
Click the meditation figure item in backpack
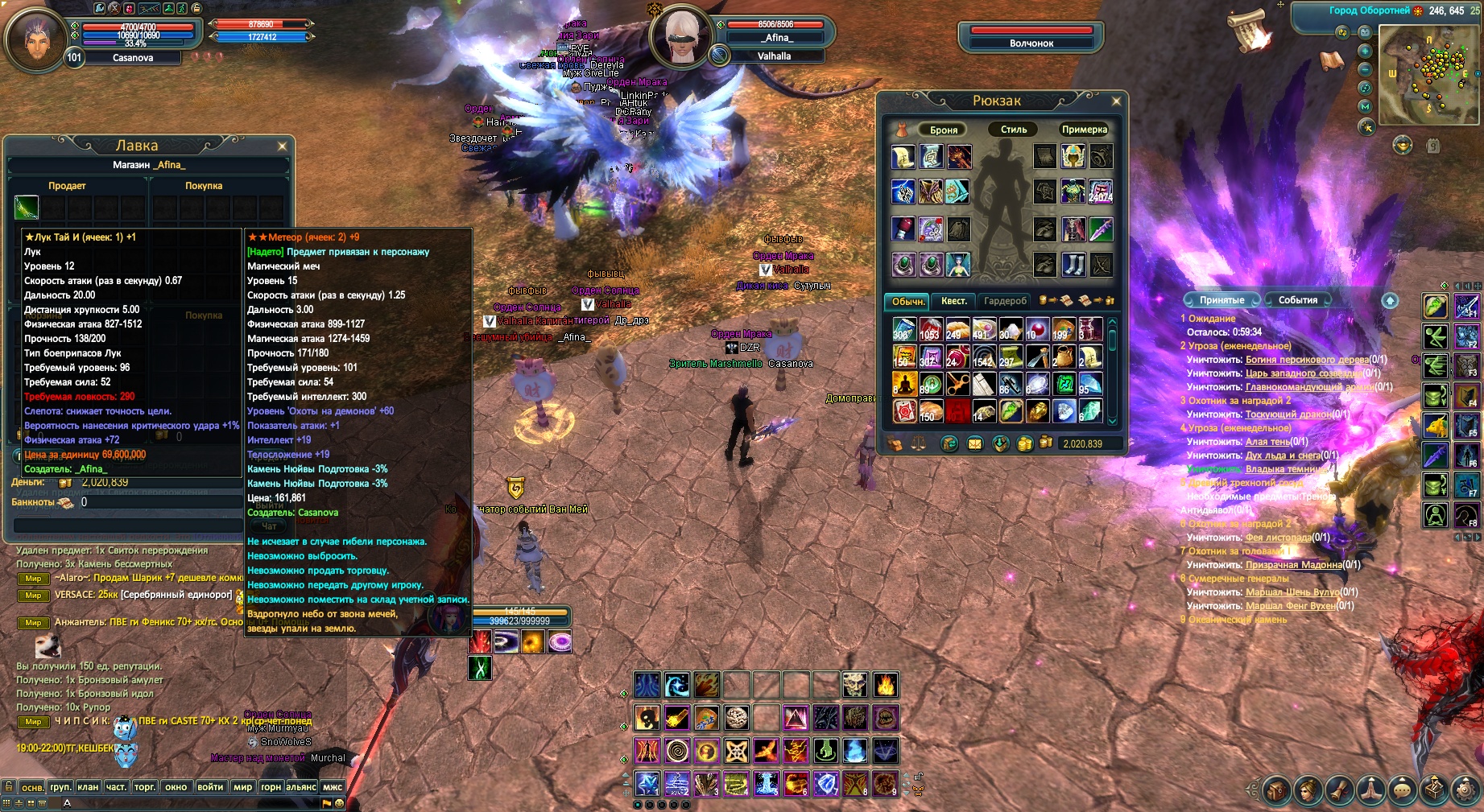click(904, 384)
